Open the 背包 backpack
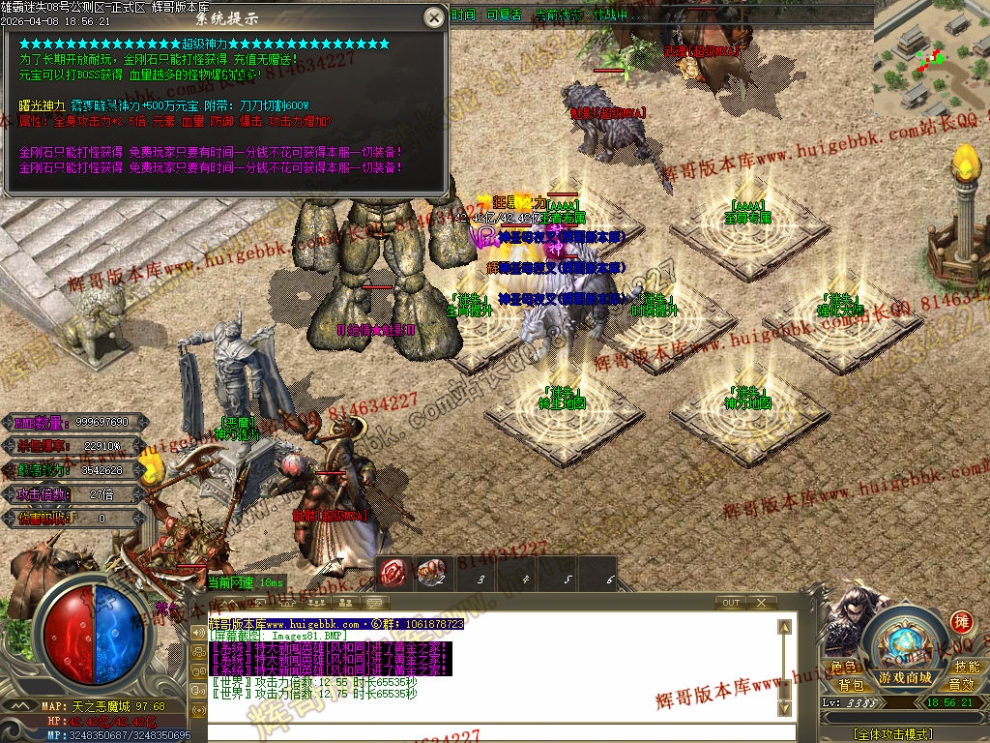Screen dimensions: 990x743 pyautogui.click(x=850, y=685)
